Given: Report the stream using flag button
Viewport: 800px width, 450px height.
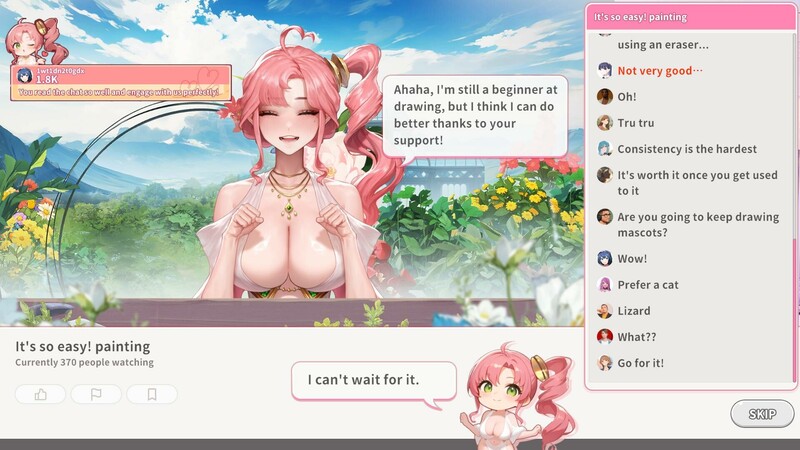Looking at the screenshot, I should point(97,394).
